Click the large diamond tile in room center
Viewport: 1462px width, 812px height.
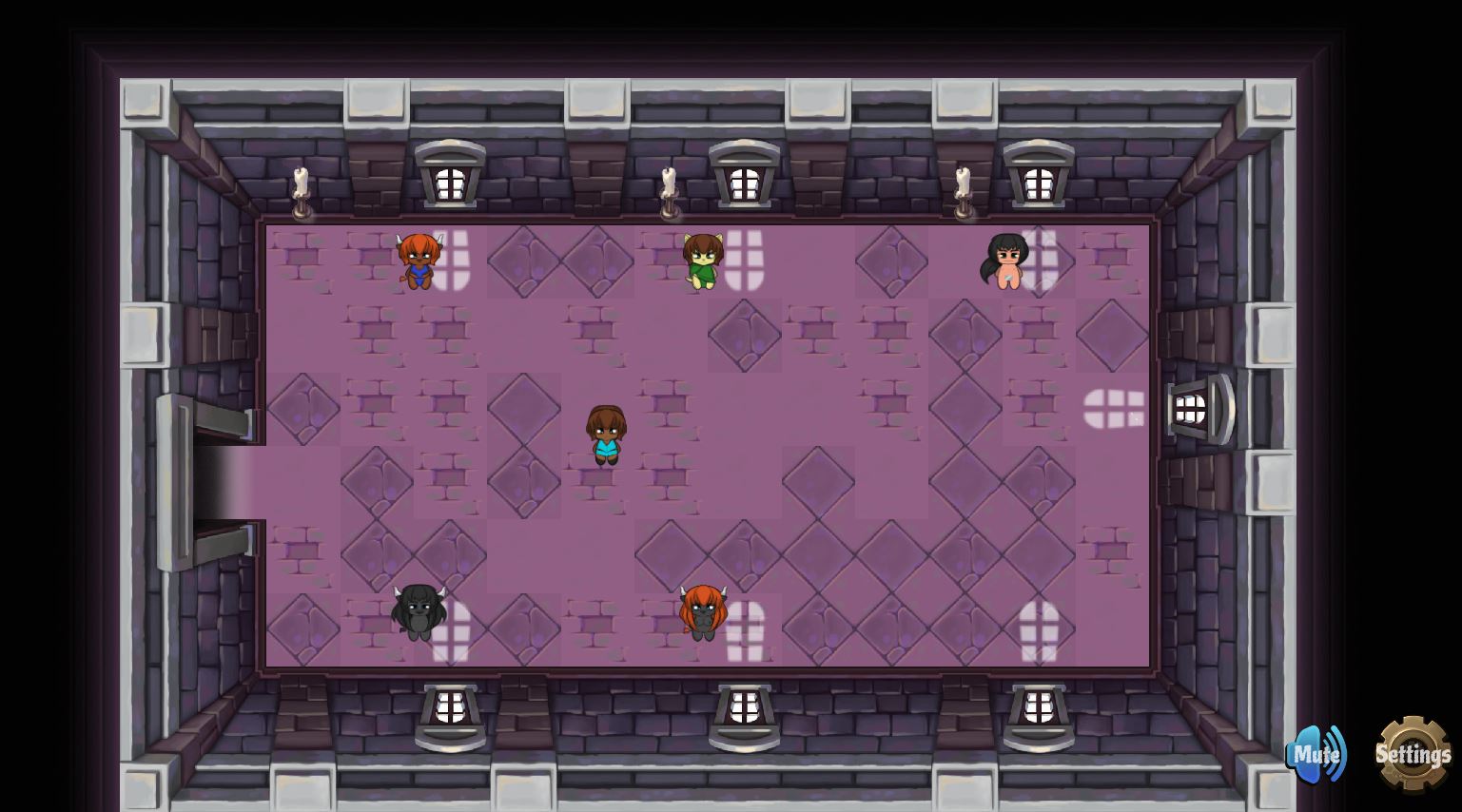click(746, 336)
